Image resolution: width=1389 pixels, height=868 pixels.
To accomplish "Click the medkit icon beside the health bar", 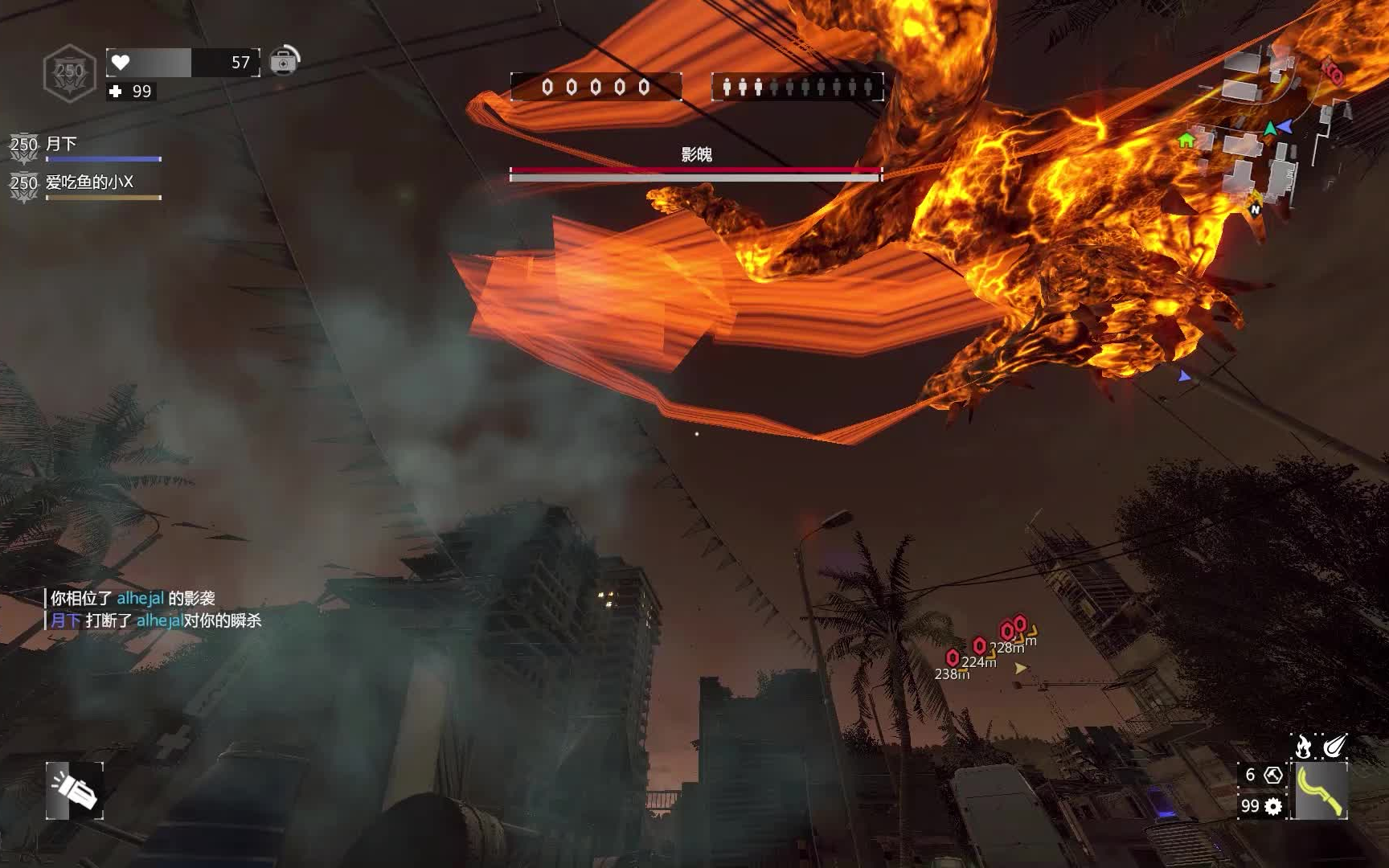I will (x=283, y=61).
